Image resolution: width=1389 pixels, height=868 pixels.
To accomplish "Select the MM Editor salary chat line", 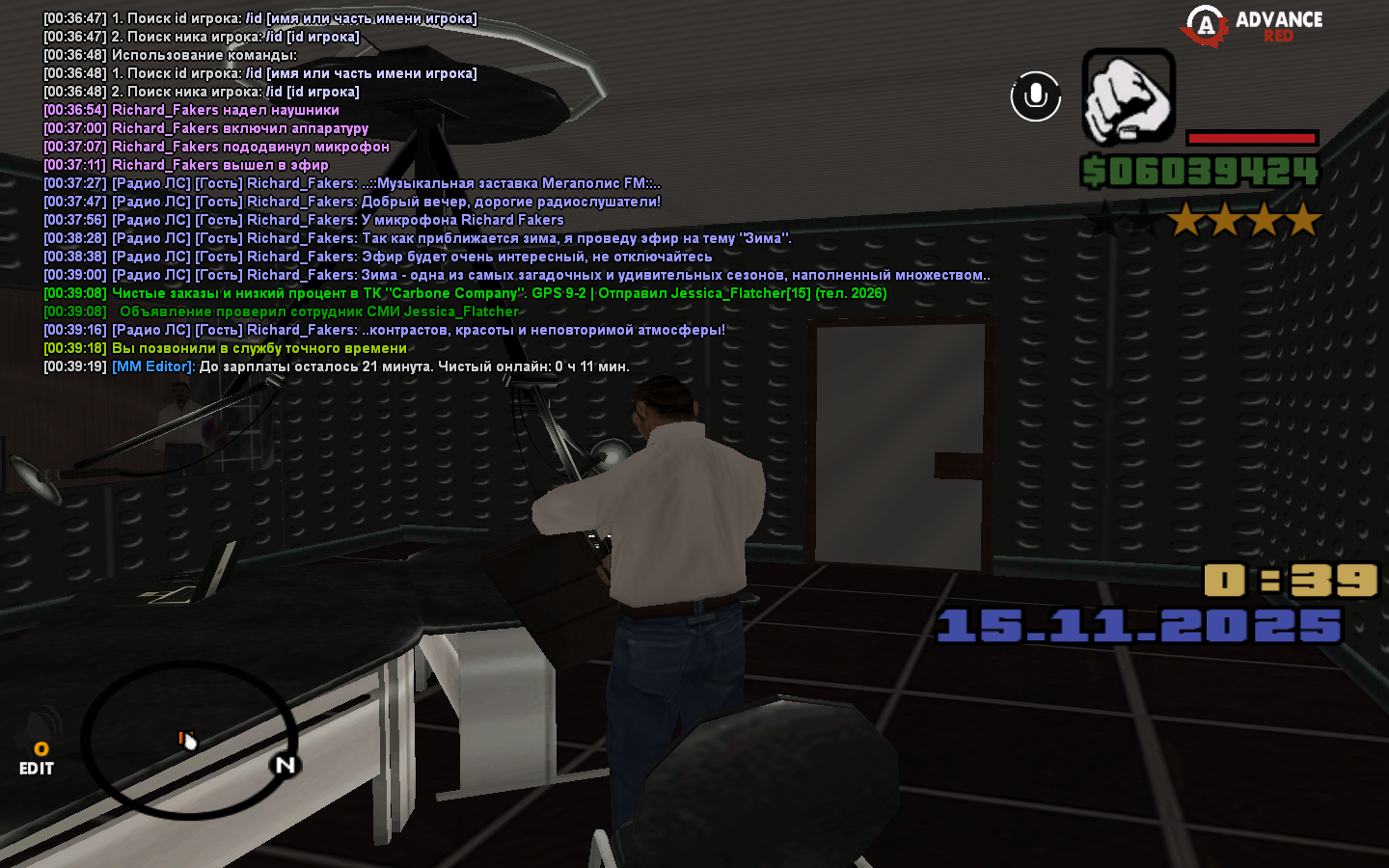I will pos(370,366).
